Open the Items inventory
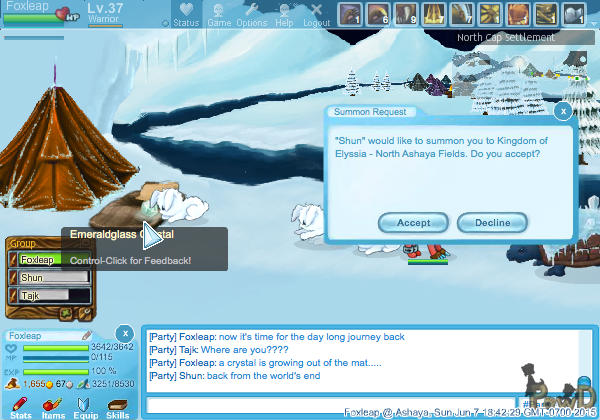The image size is (600, 420). [53, 405]
